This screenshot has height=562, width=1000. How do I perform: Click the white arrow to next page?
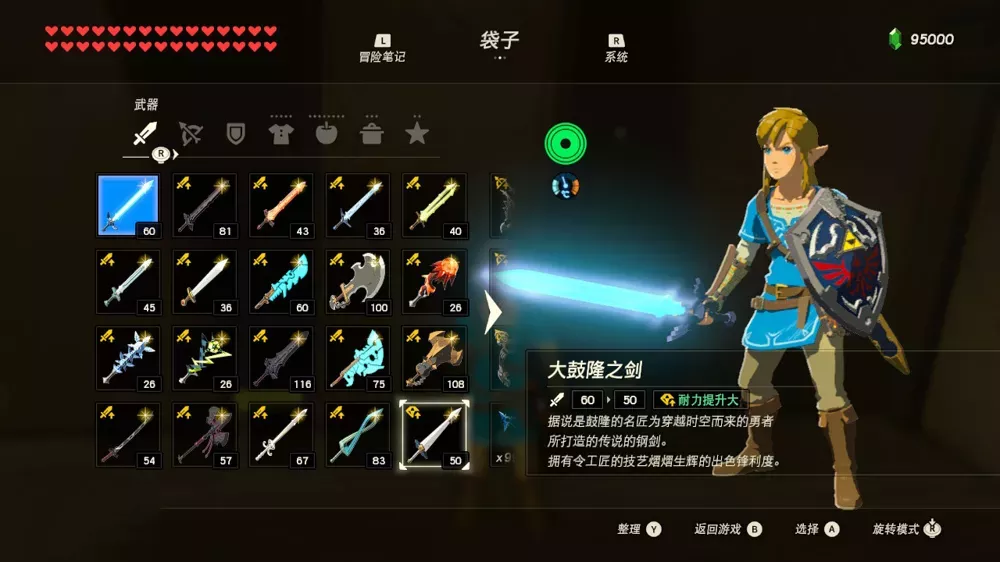pos(493,312)
